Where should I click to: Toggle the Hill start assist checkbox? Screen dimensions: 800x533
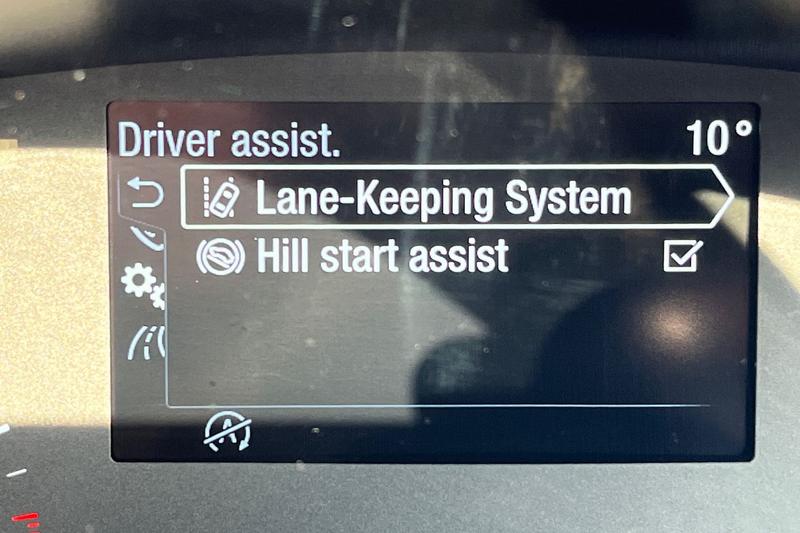pos(682,257)
